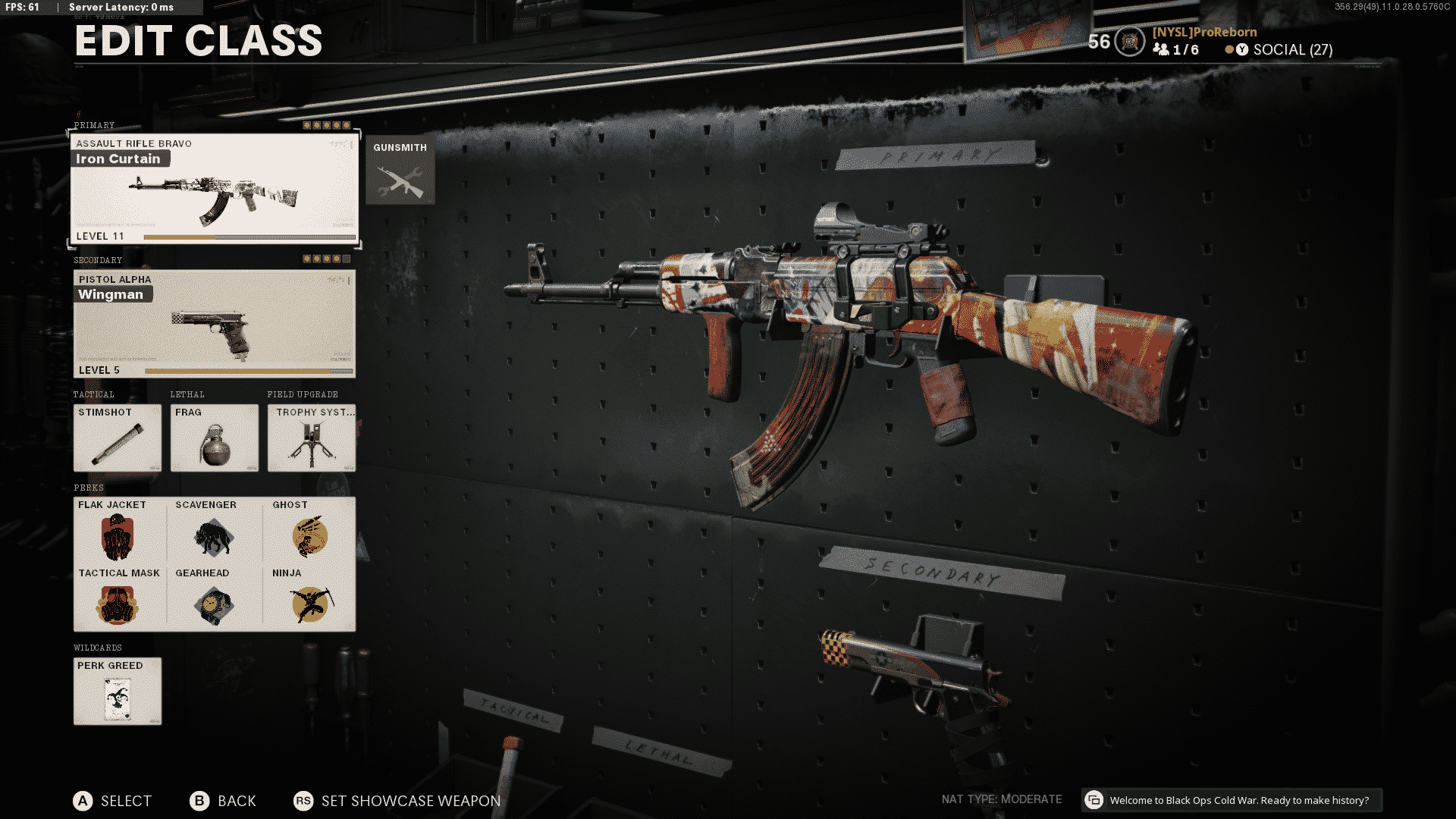The image size is (1456, 819).
Task: Open the Trophy System field upgrade
Action: coord(312,438)
